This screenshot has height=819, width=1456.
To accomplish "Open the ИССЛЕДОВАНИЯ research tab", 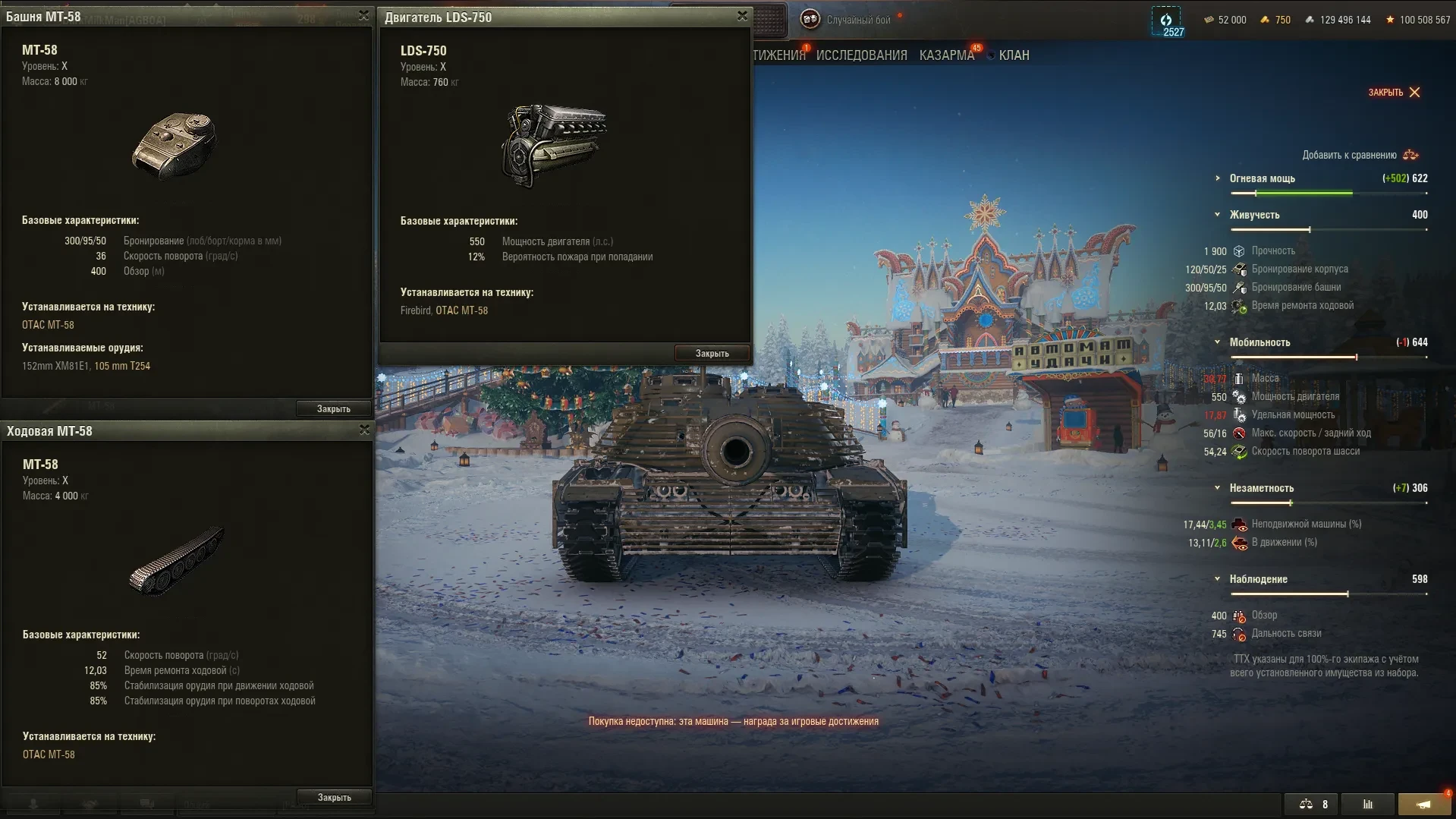I will [x=861, y=55].
